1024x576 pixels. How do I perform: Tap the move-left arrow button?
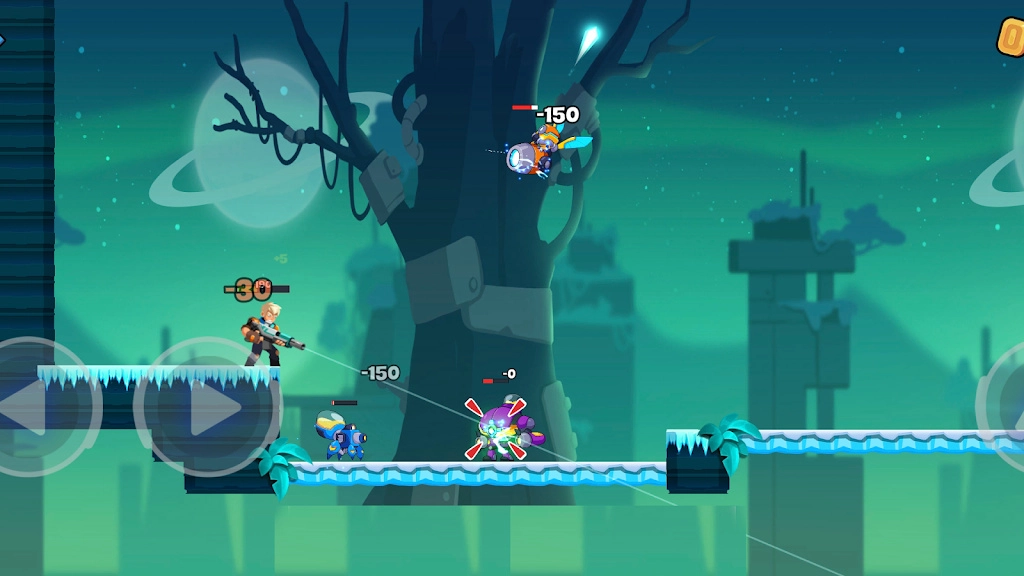point(38,406)
